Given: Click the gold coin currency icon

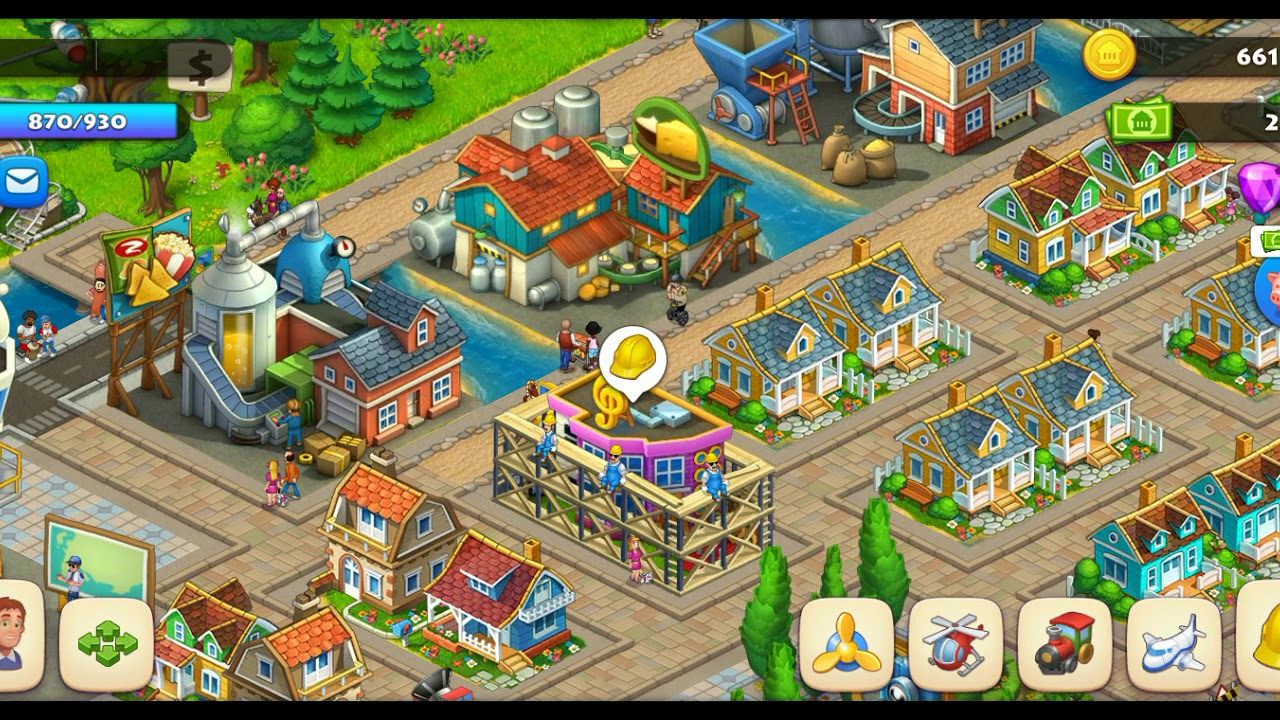Looking at the screenshot, I should point(1109,56).
